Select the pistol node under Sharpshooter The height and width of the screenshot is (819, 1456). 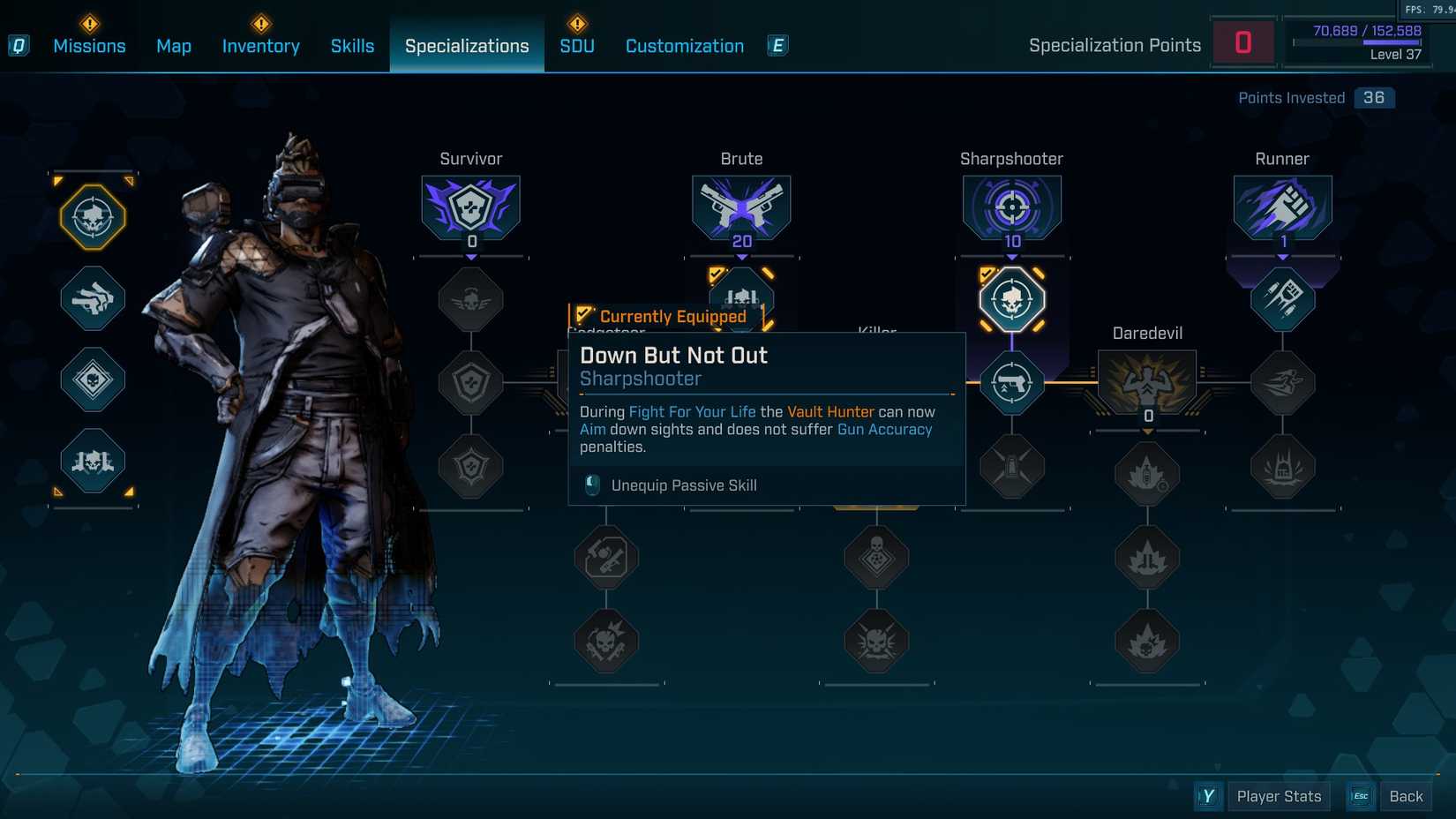coord(1011,383)
